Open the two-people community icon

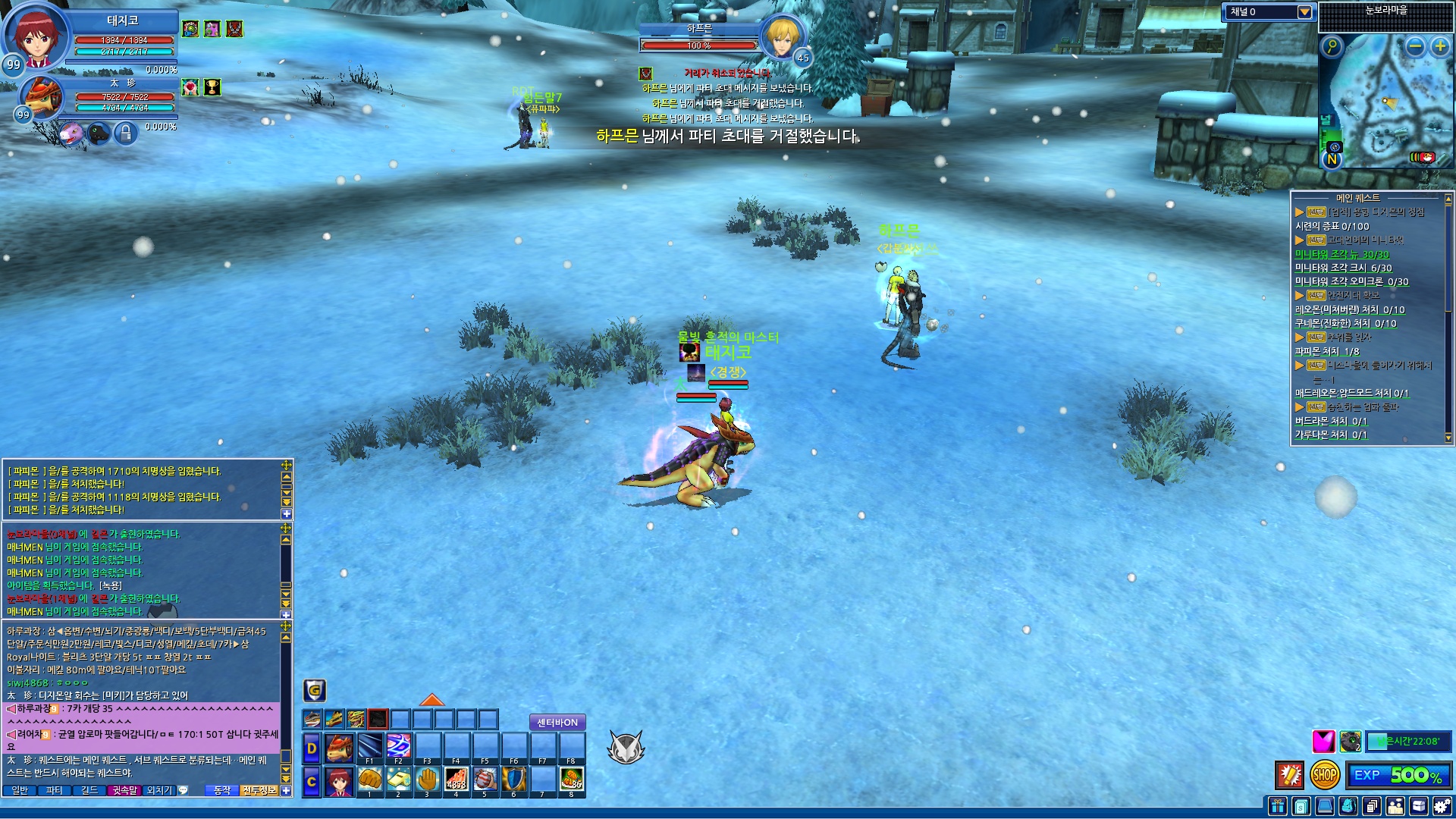pyautogui.click(x=1395, y=806)
